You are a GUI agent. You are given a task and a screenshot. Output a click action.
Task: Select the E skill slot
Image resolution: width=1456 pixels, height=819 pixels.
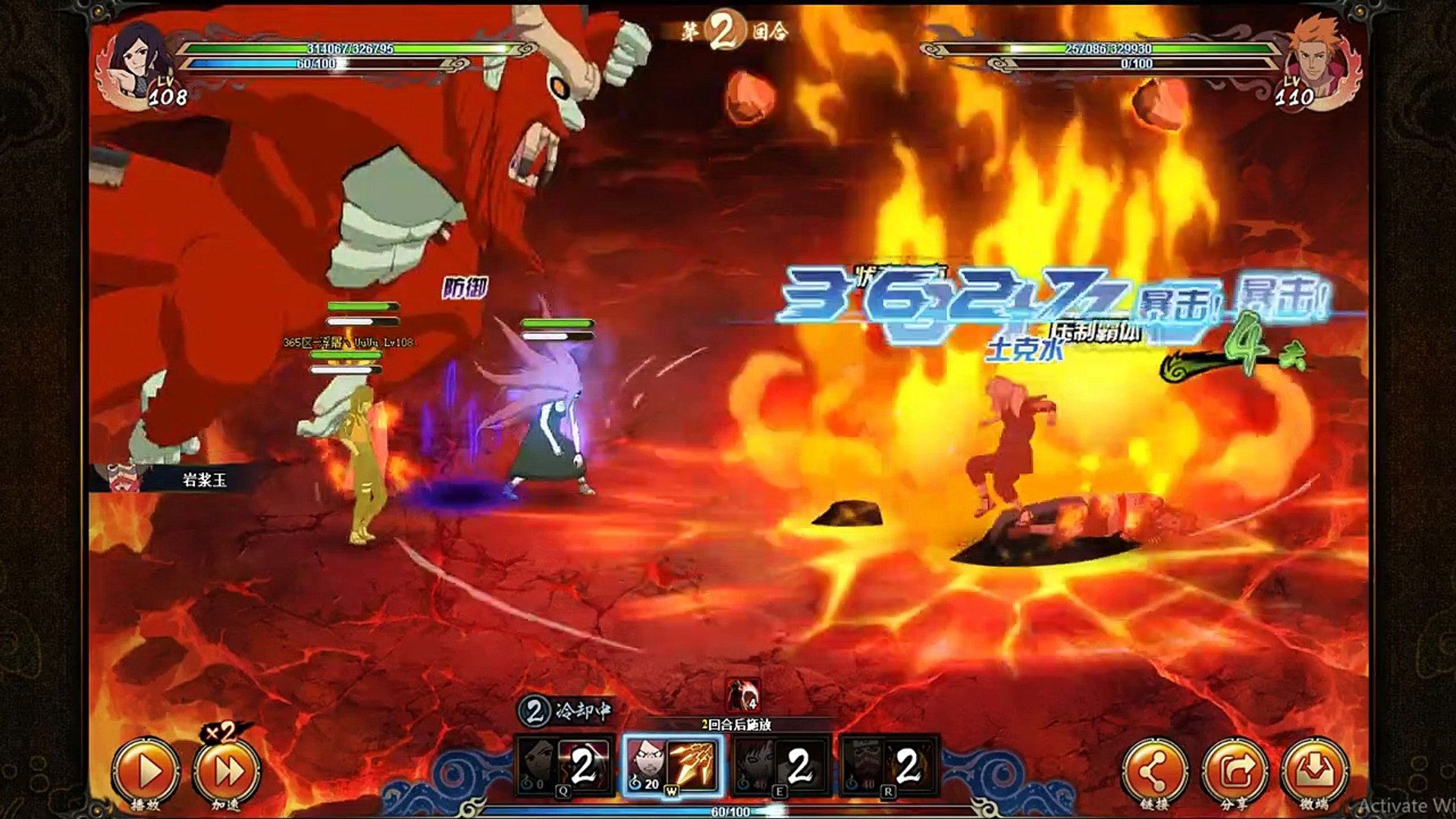781,766
